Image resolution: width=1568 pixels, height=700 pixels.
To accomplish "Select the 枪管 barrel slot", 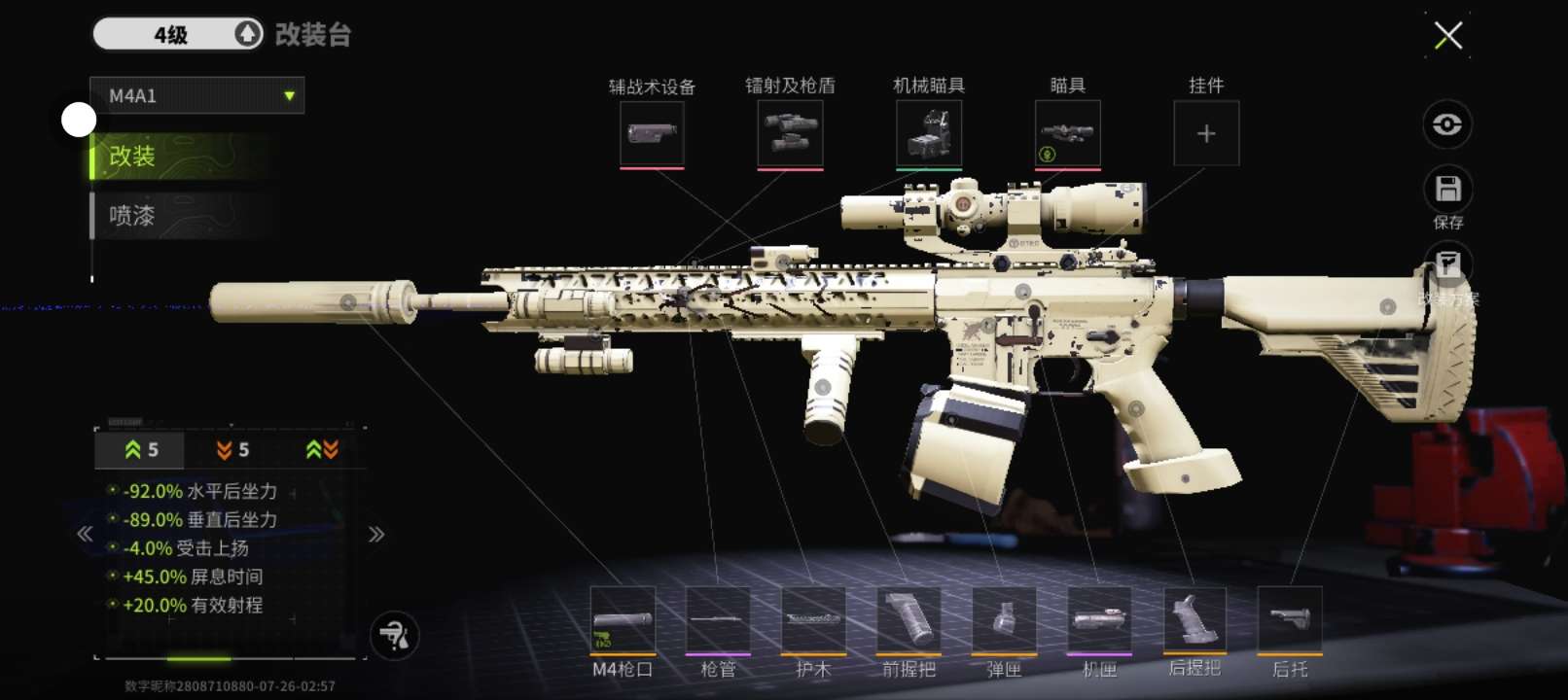I will click(718, 619).
